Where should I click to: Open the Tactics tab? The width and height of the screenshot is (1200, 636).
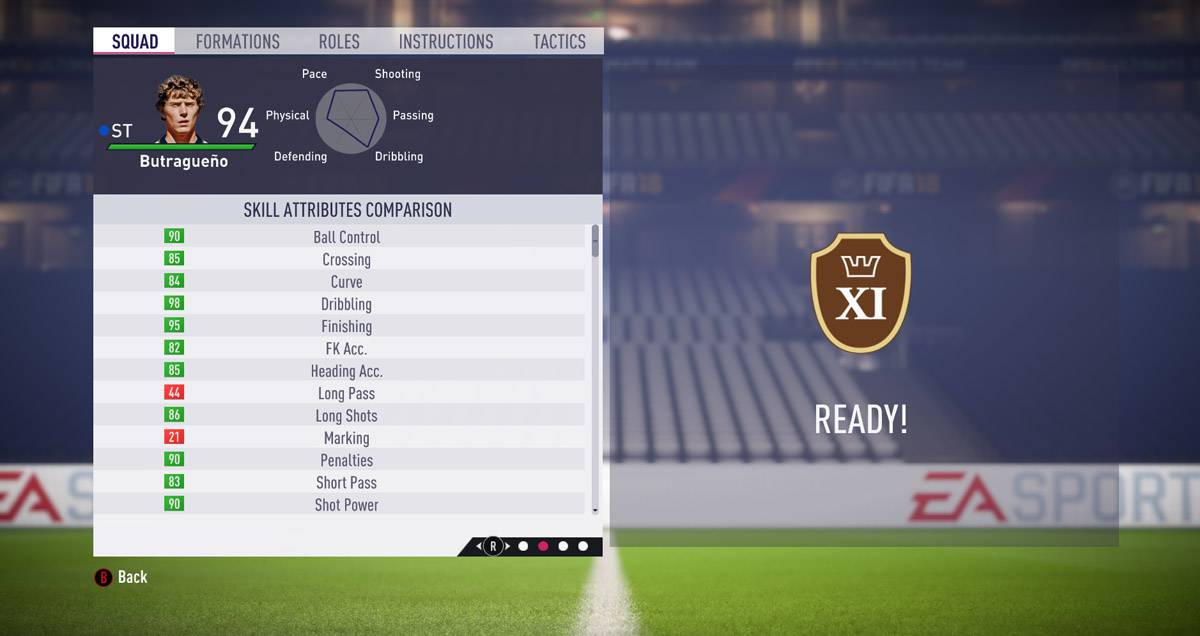(559, 41)
